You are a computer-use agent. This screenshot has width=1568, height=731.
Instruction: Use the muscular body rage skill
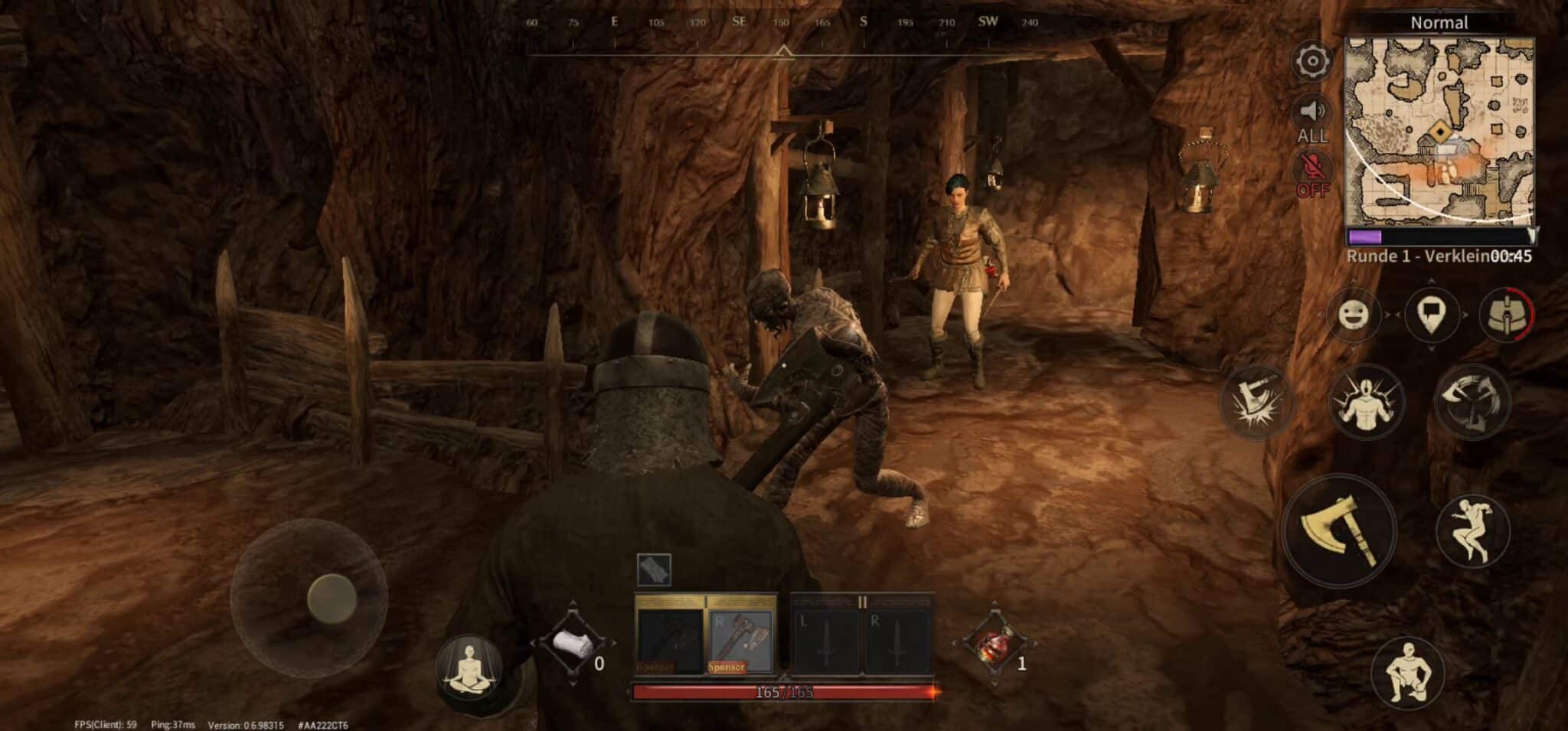pos(1367,400)
